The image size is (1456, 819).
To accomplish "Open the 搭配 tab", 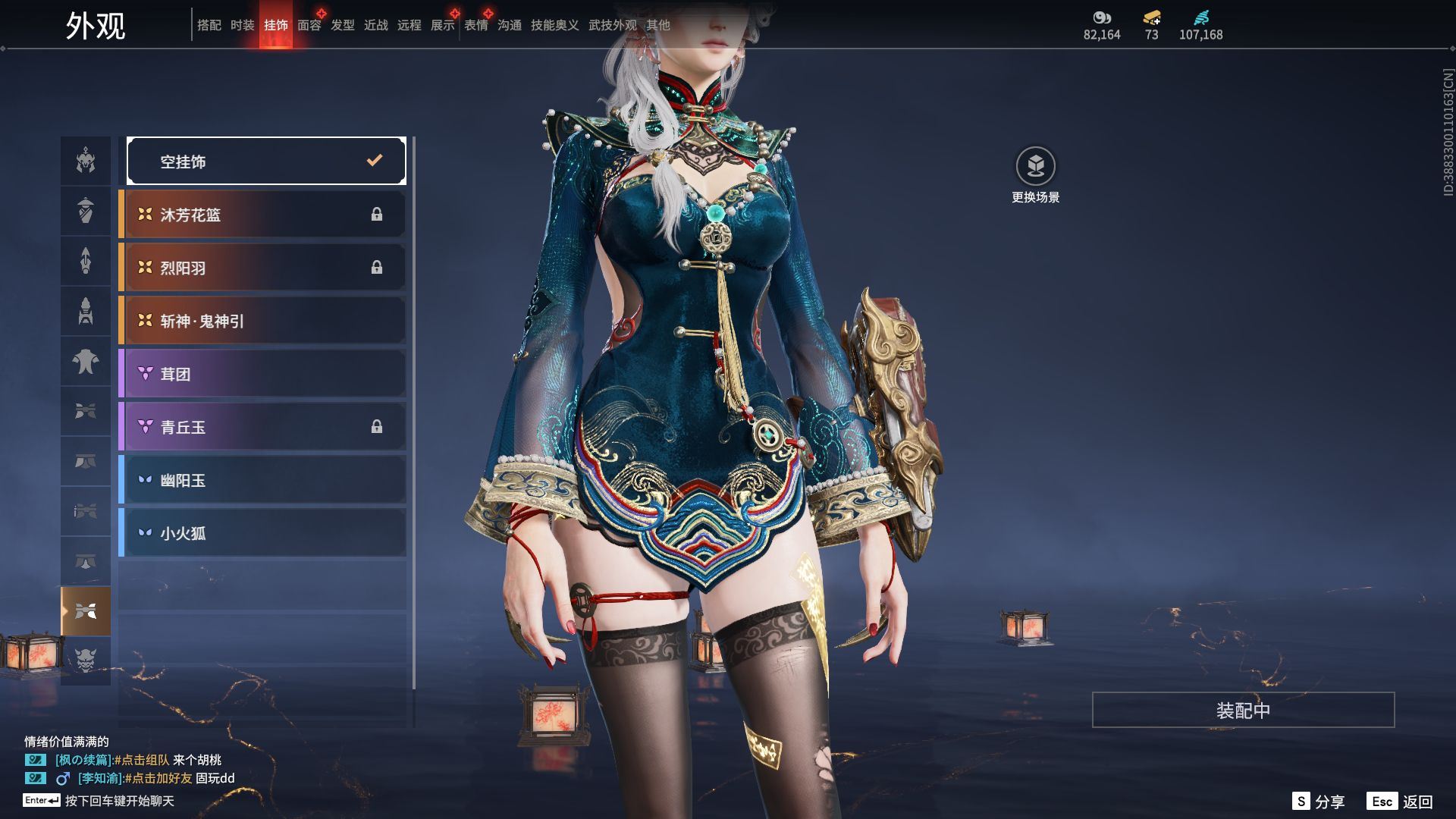I will coord(209,25).
